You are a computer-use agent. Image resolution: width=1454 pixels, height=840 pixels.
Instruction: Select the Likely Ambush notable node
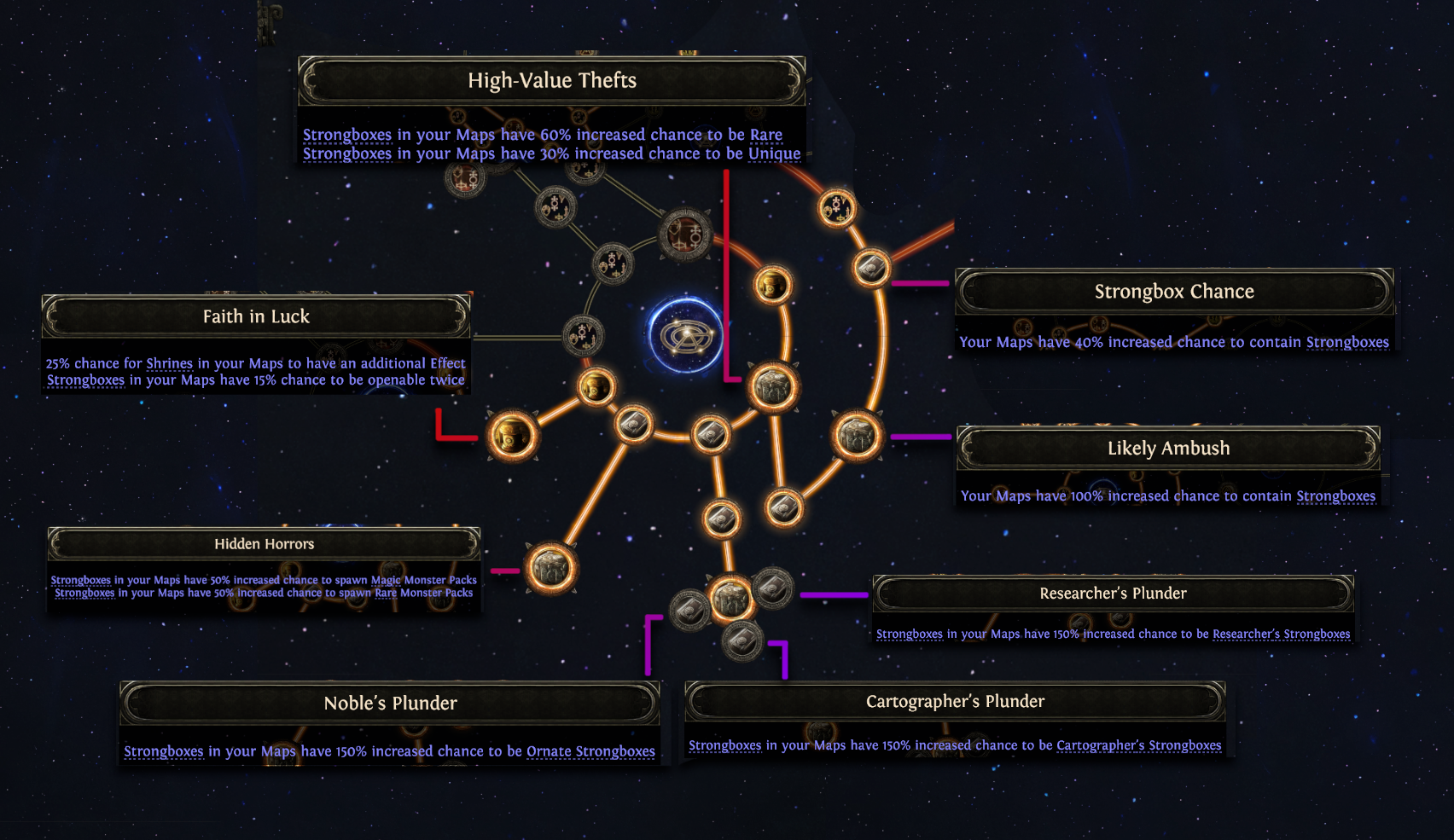(x=857, y=436)
